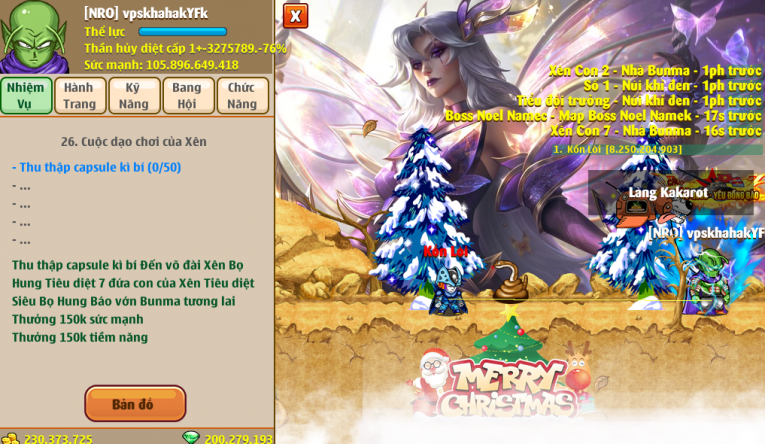Open the Hành Trang tab
Image resolution: width=765 pixels, height=444 pixels.
click(x=80, y=95)
